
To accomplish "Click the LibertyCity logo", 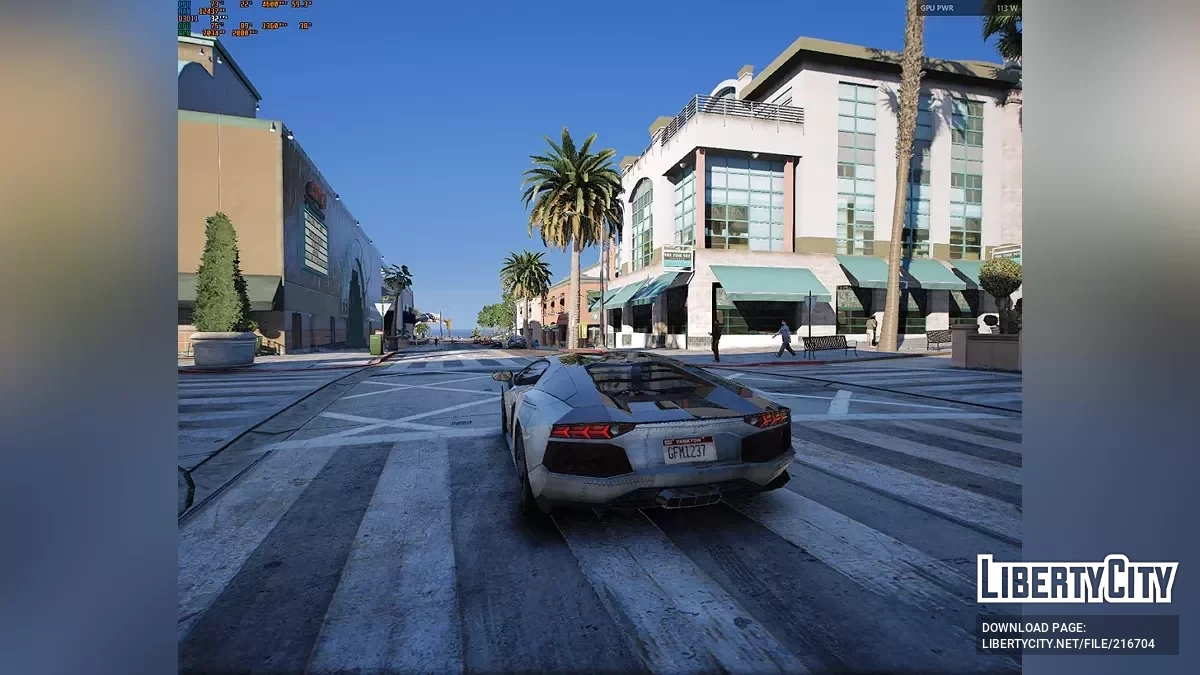I will click(x=1077, y=579).
